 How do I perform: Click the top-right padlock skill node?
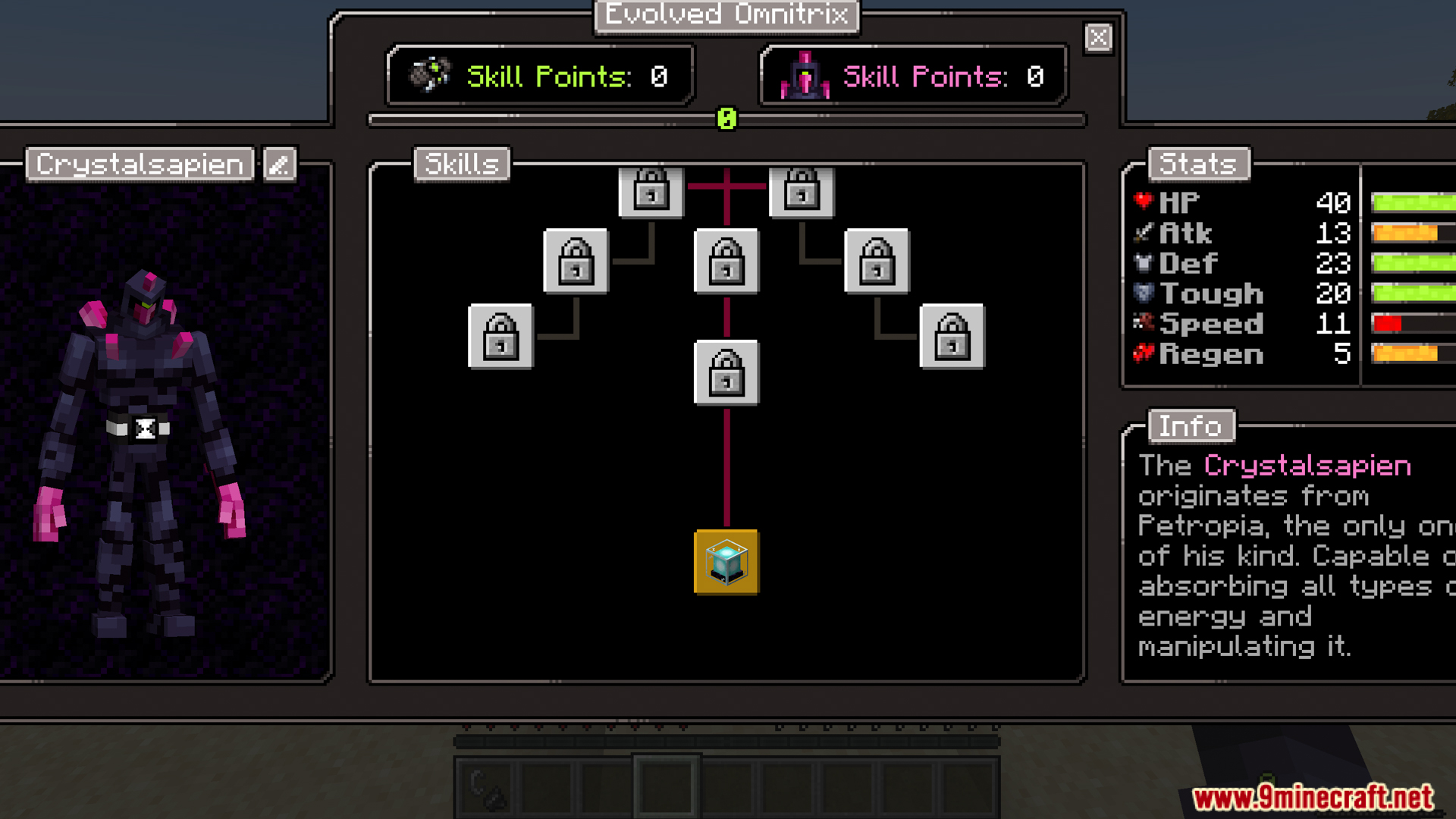[802, 192]
